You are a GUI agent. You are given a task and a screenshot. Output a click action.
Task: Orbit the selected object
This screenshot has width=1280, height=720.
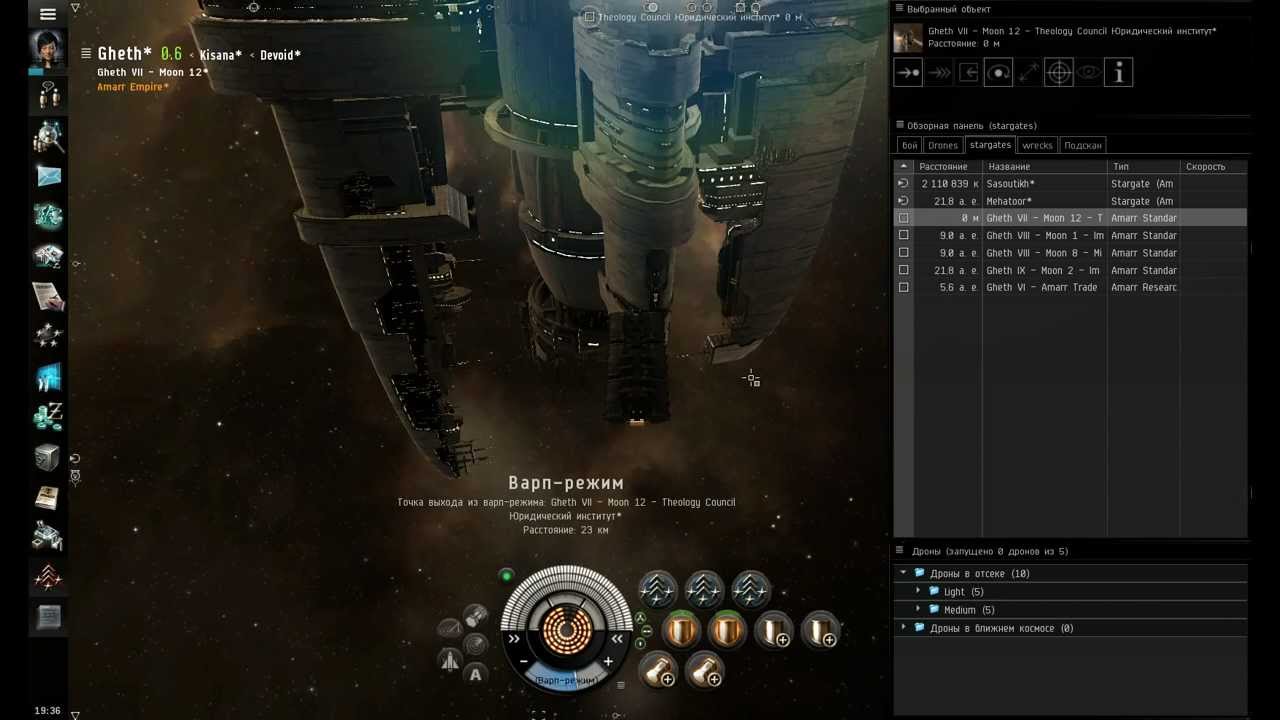998,72
